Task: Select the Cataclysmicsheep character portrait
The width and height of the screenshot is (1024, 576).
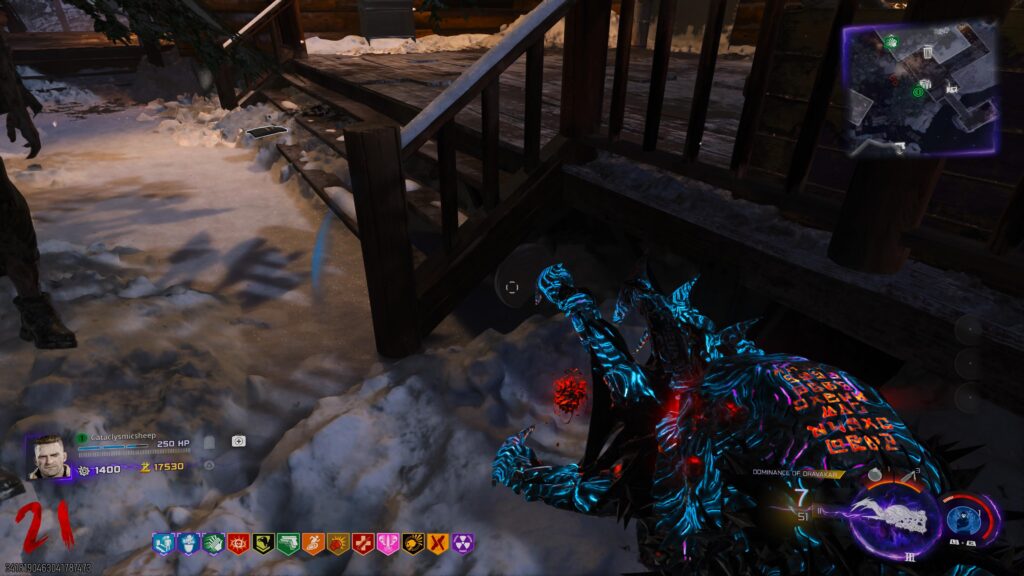Action: pos(47,457)
